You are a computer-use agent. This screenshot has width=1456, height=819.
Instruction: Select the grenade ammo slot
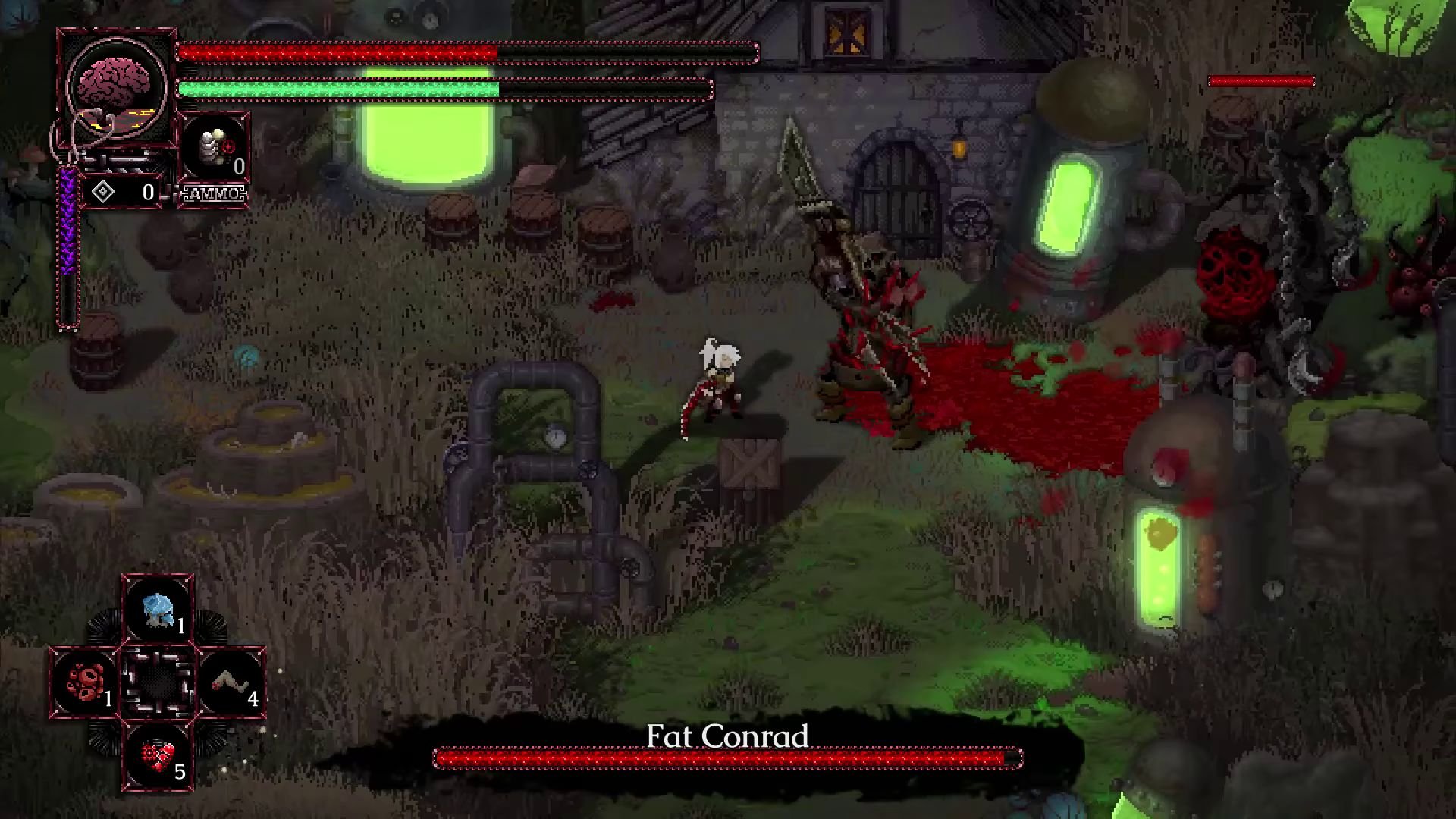coord(215,149)
